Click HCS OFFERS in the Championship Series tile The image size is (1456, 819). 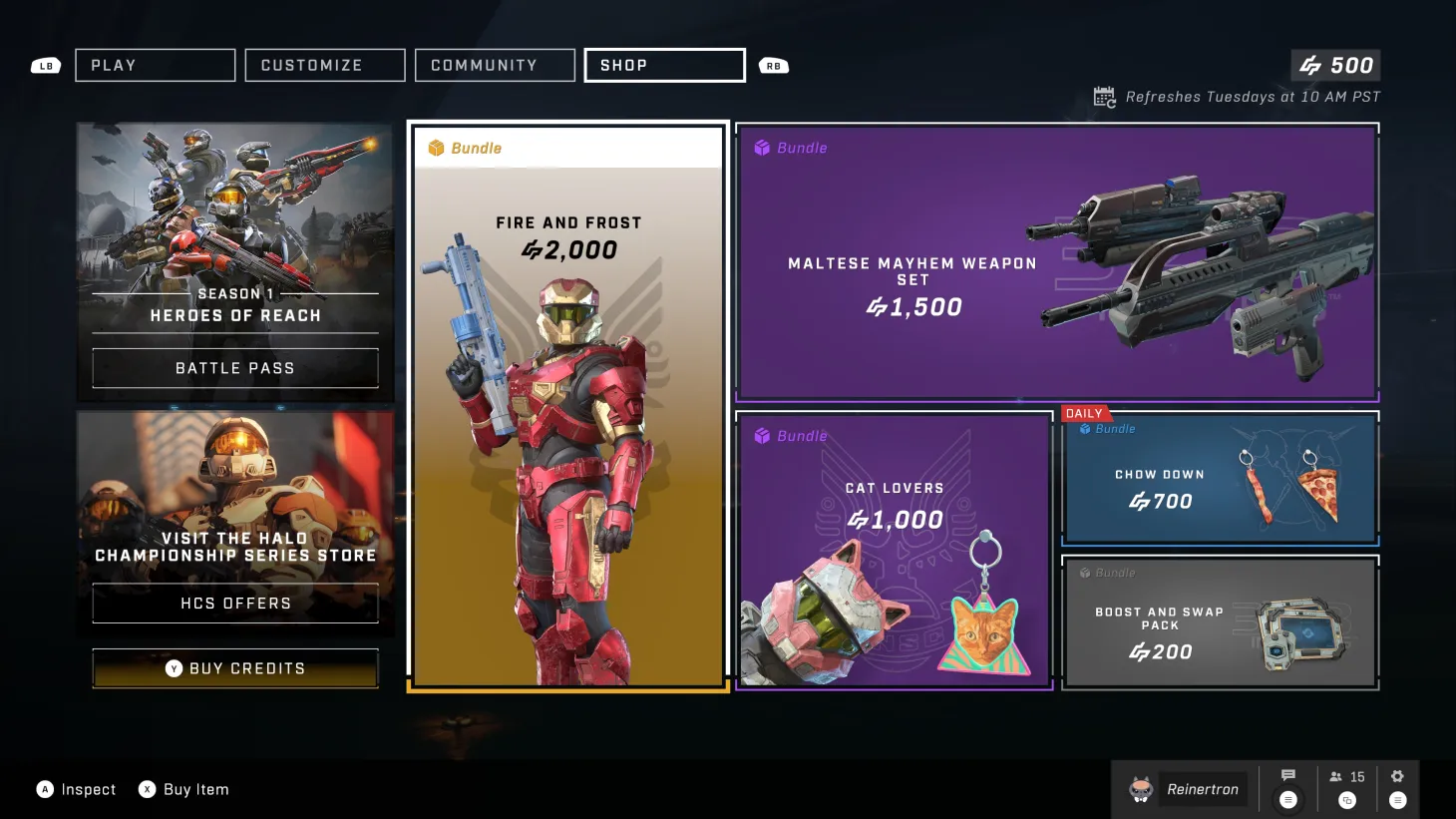[235, 603]
